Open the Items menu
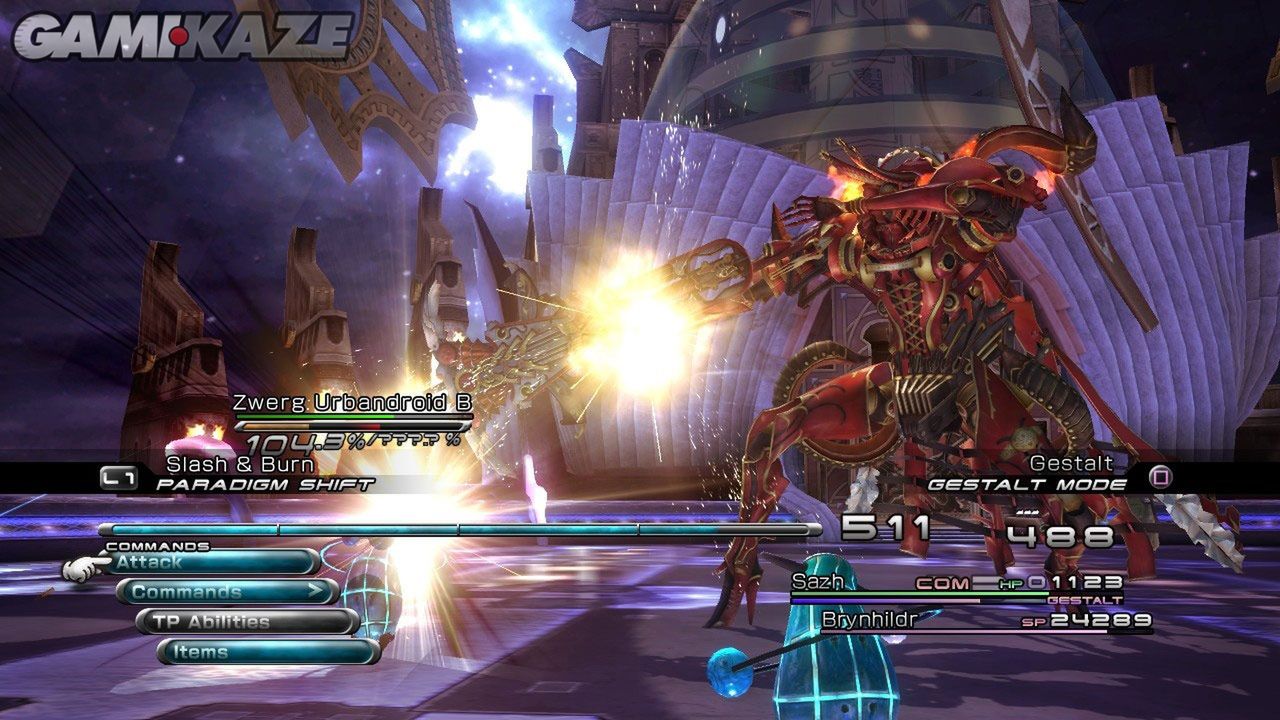This screenshot has height=720, width=1280. 267,652
